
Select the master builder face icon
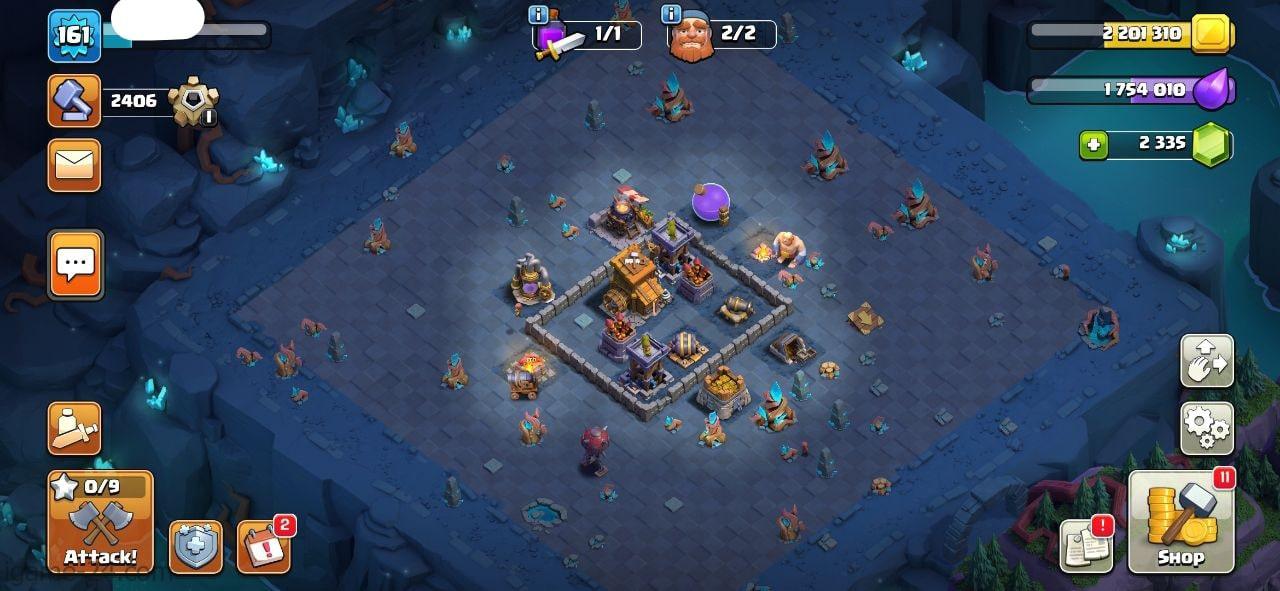tap(690, 40)
